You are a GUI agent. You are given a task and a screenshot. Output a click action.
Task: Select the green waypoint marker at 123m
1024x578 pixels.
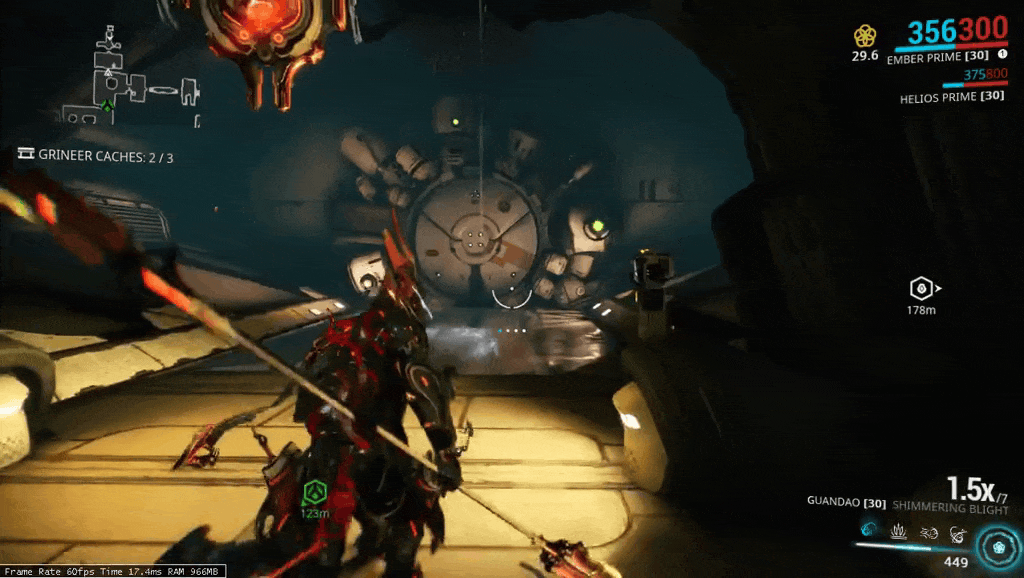[316, 492]
